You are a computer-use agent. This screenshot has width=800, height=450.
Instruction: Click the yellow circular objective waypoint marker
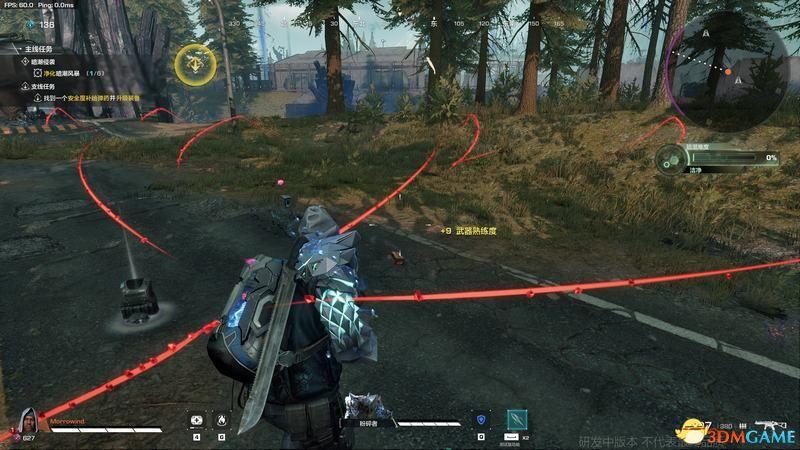point(194,64)
